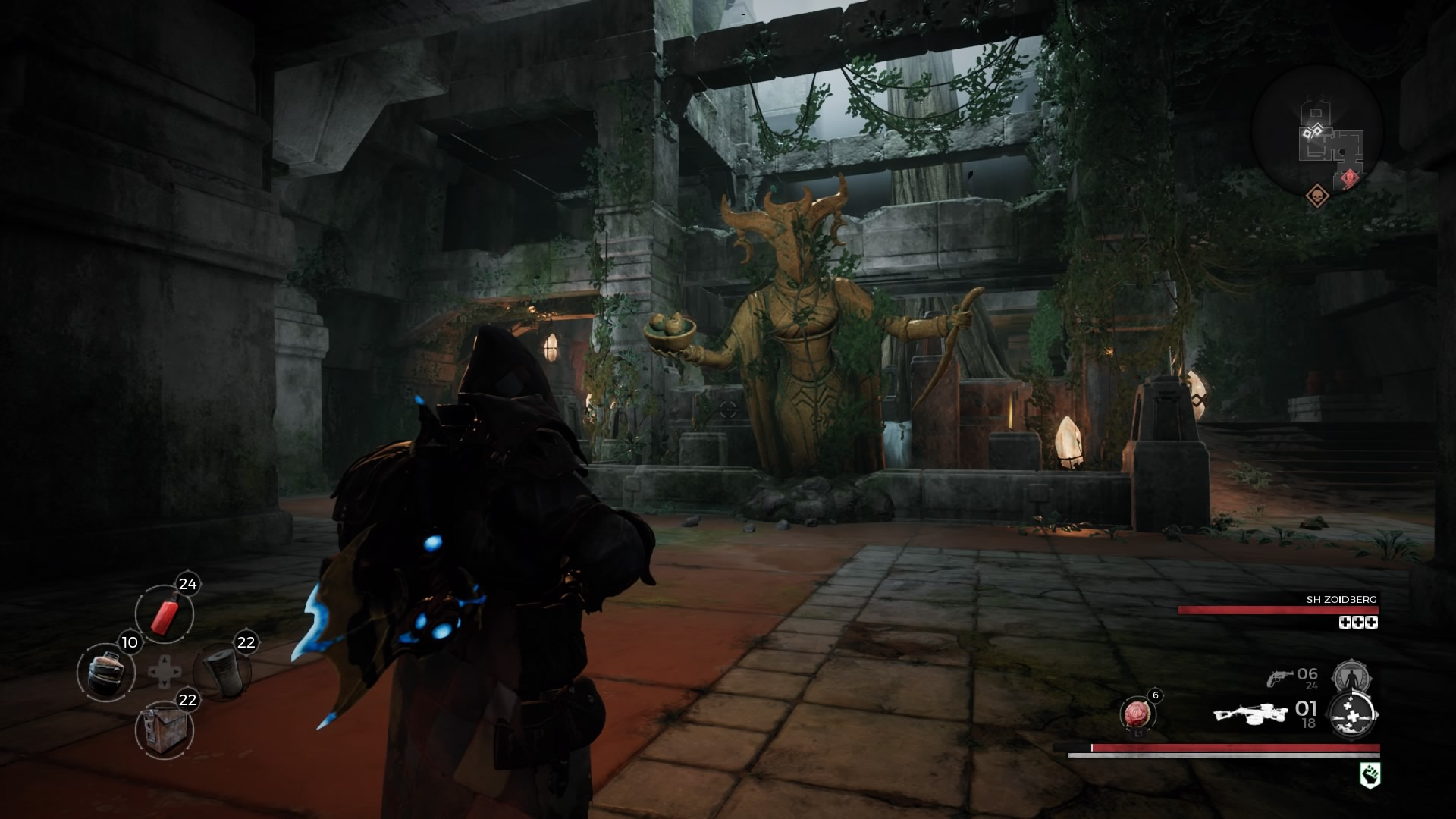Screen dimensions: 1456x819
Task: Click the green fist status buff icon
Action: coord(1370,775)
